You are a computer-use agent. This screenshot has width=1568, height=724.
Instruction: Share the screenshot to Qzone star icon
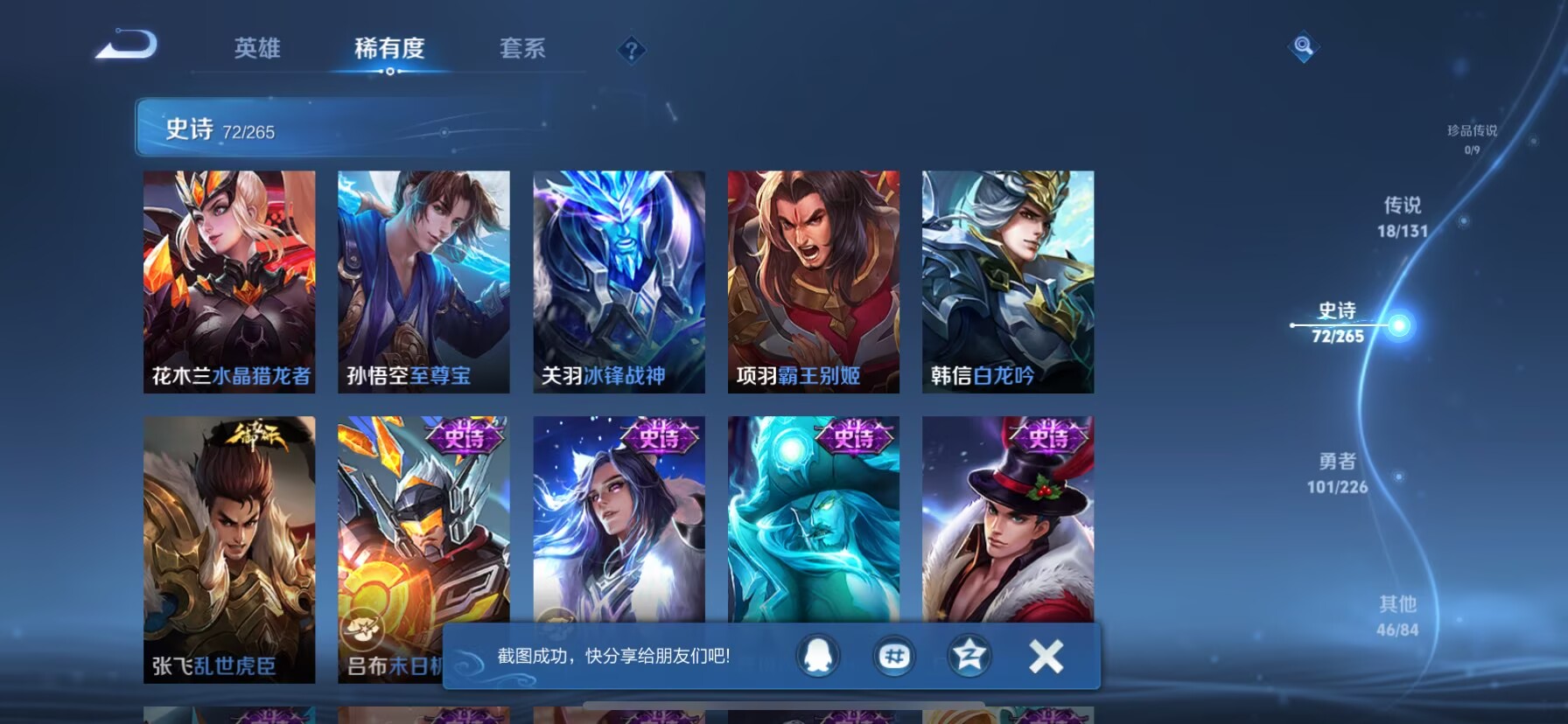[x=967, y=657]
